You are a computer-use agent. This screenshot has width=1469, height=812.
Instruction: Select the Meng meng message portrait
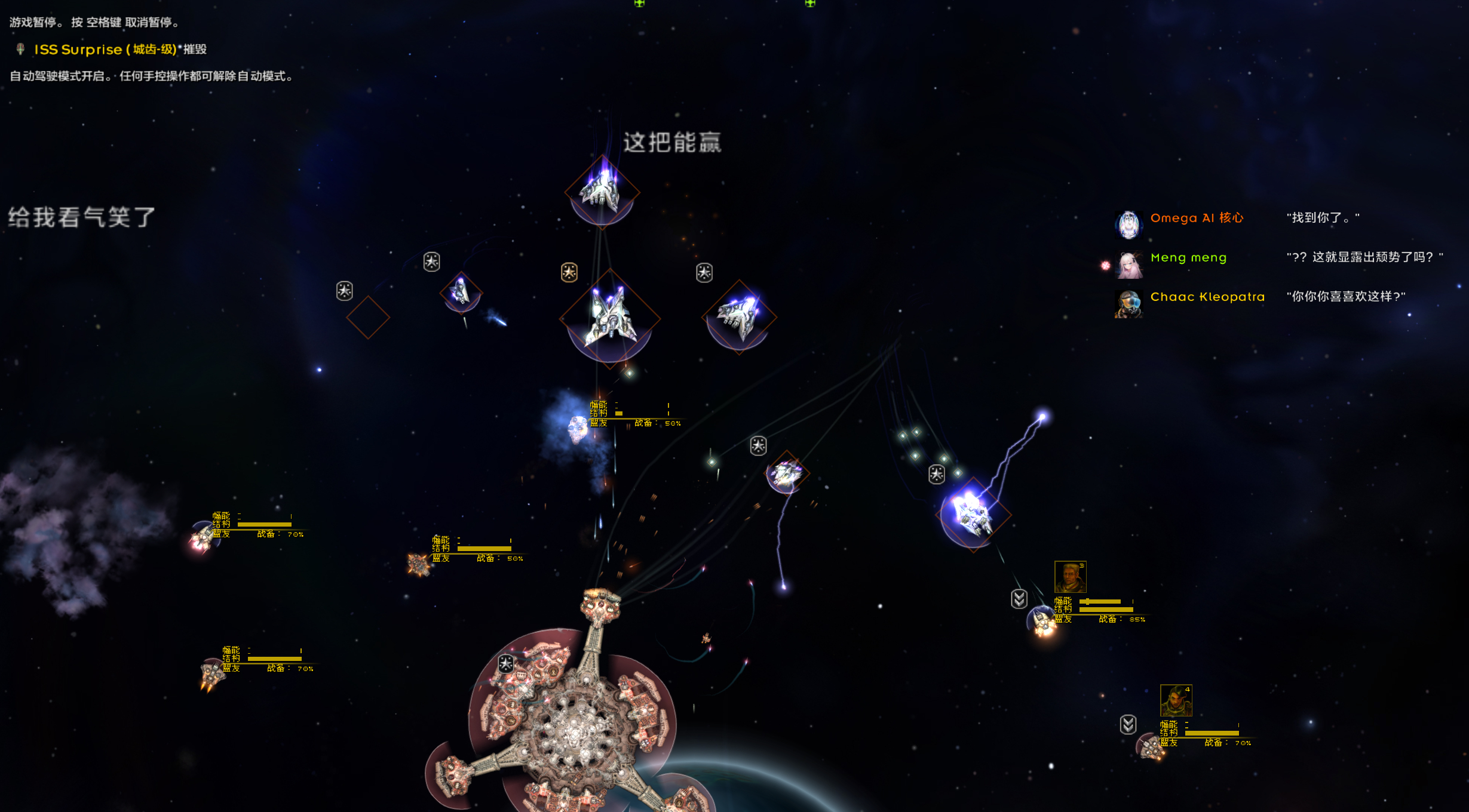[1128, 264]
